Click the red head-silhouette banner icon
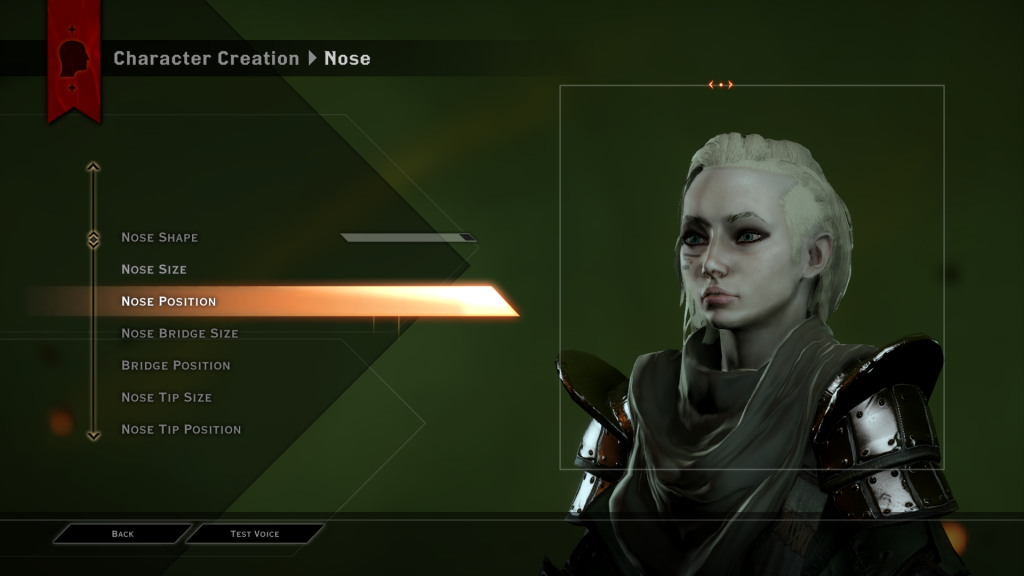 [x=74, y=60]
